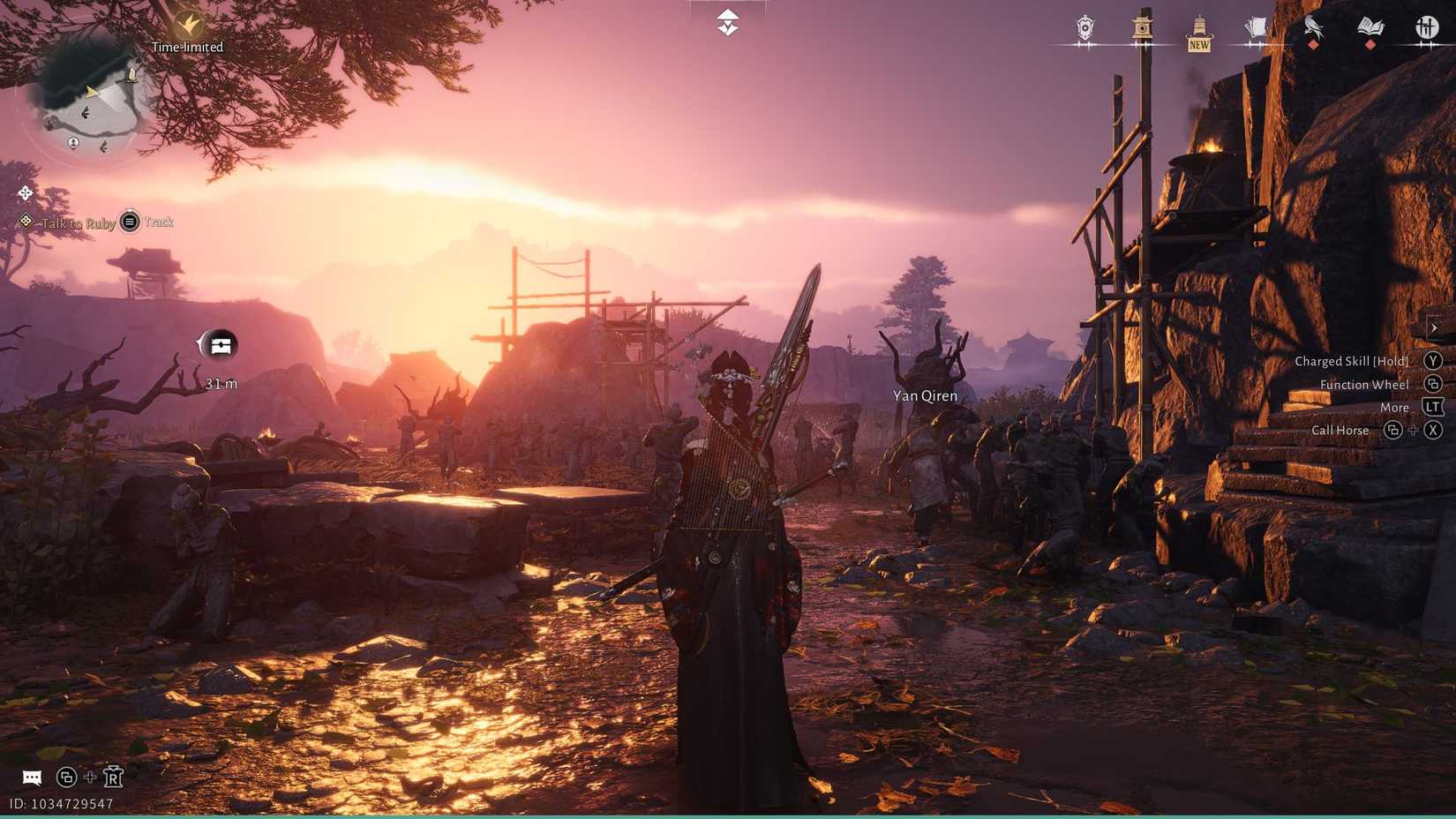Open the golden lantern shrine icon

(1142, 28)
